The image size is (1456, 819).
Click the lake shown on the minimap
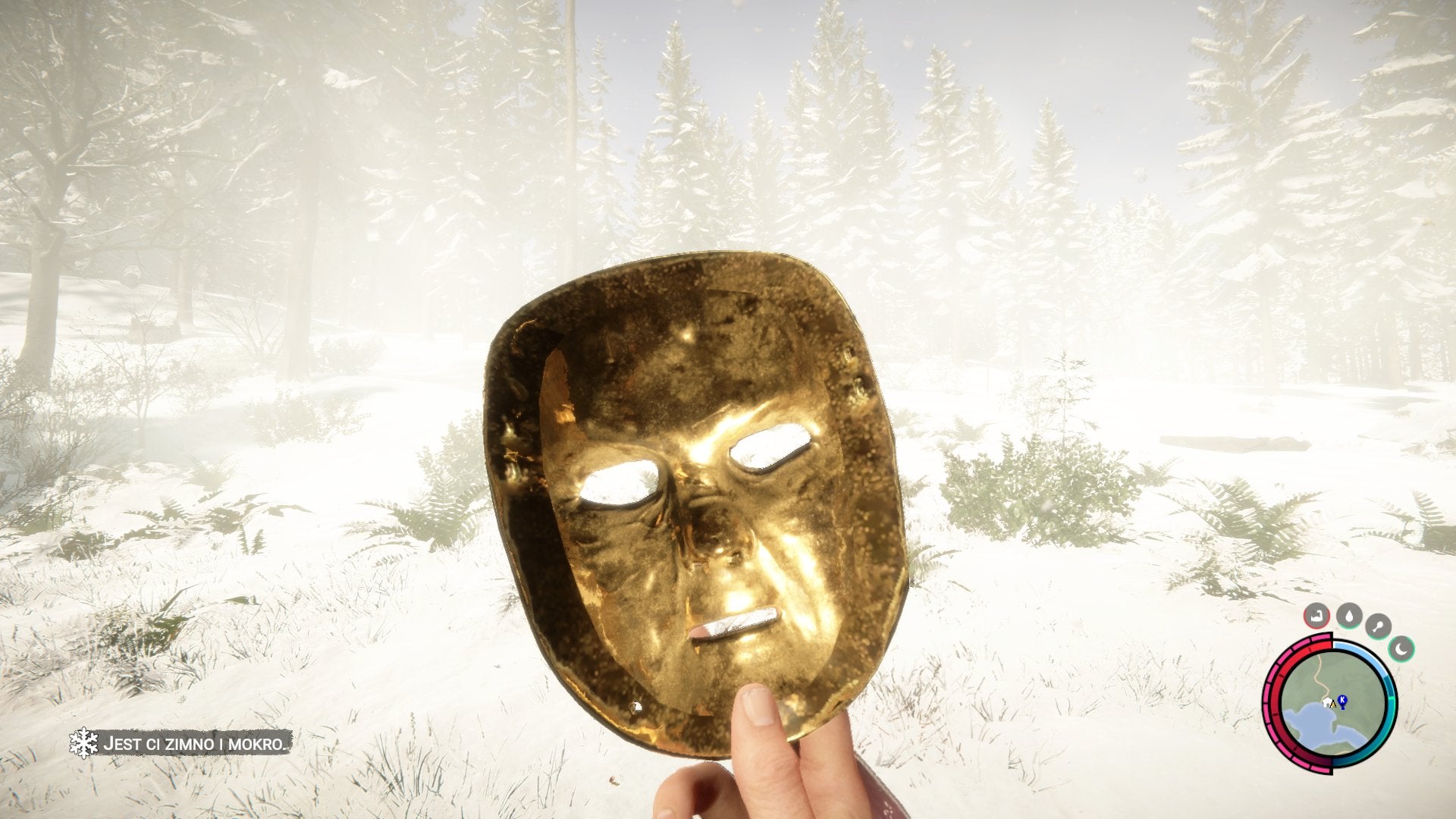[1310, 724]
